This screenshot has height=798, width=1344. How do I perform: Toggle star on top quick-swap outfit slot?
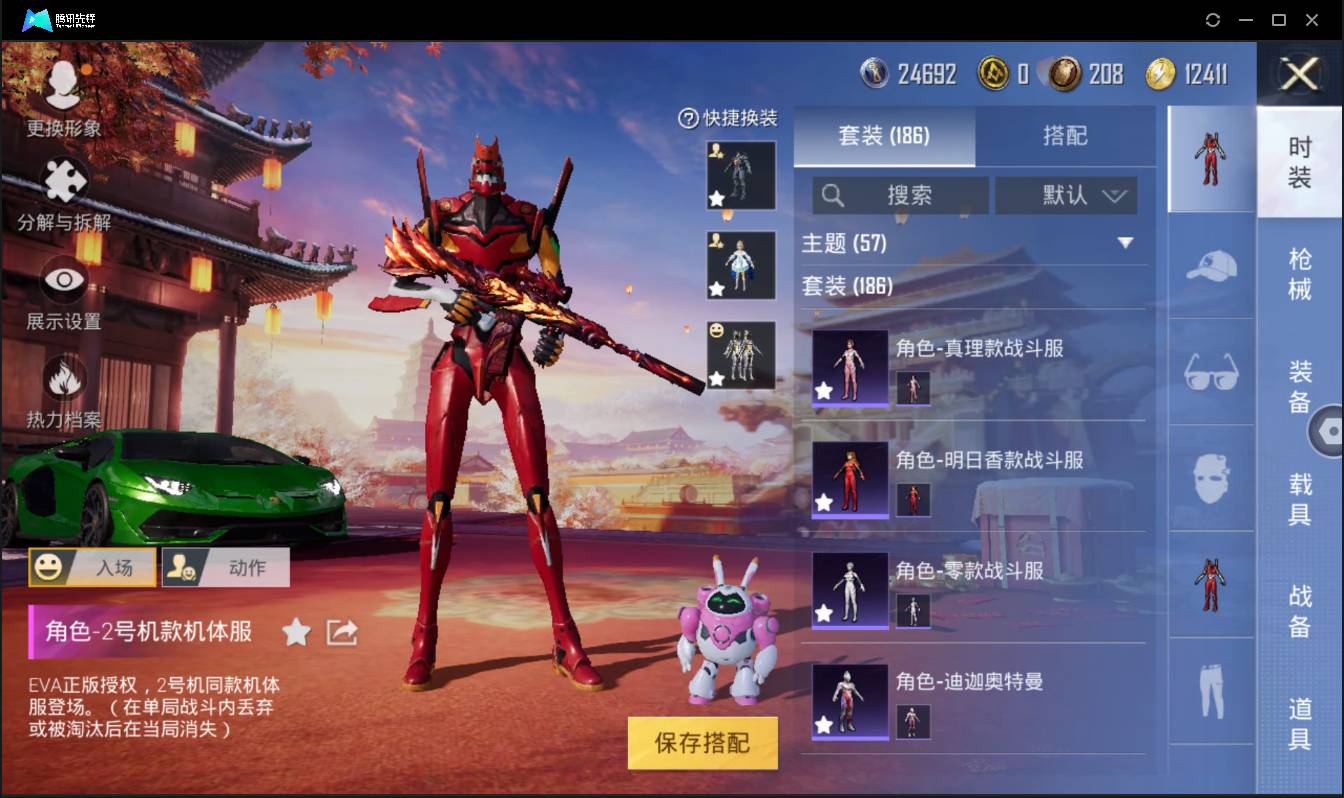pyautogui.click(x=715, y=200)
